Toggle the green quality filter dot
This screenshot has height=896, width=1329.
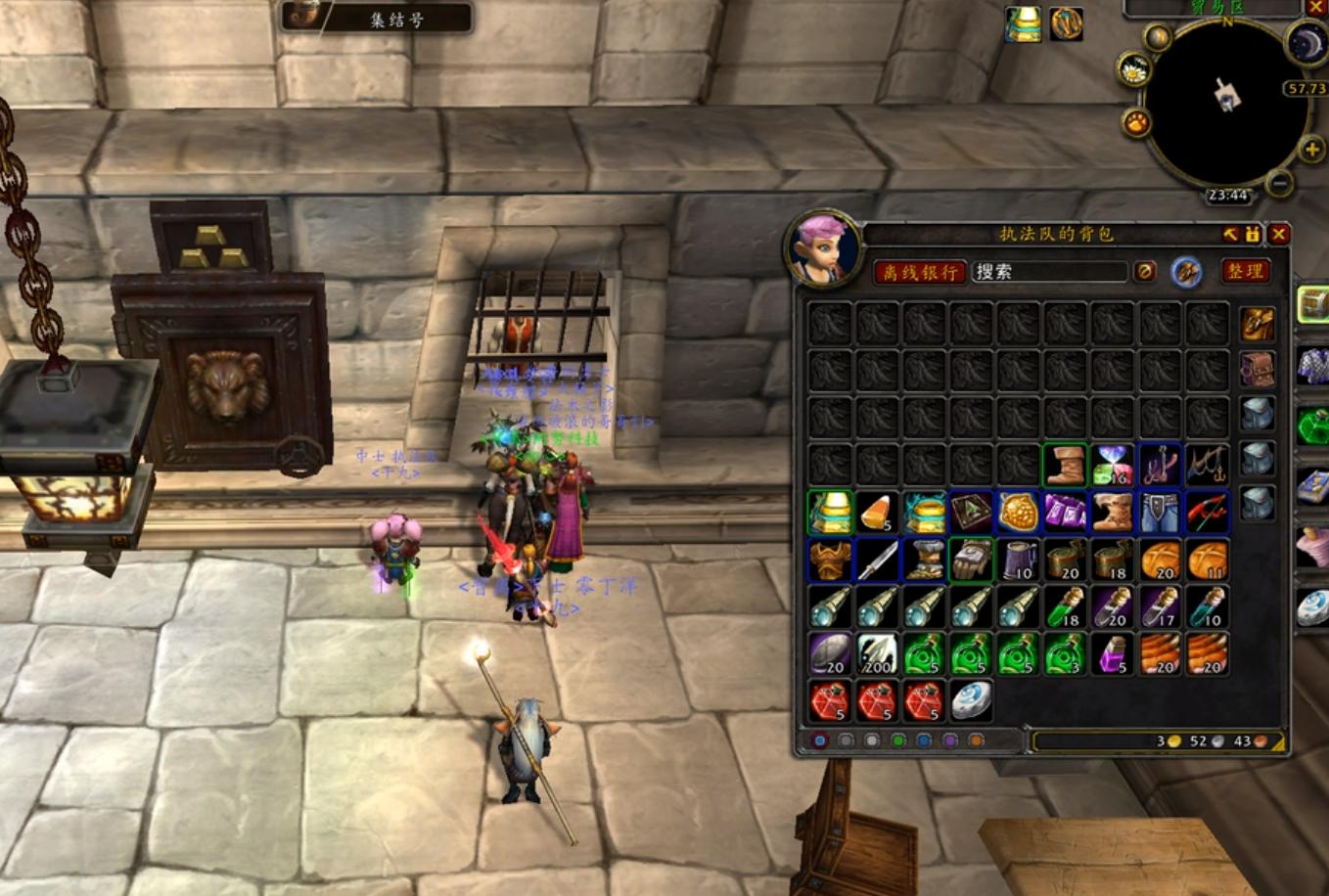click(x=899, y=741)
